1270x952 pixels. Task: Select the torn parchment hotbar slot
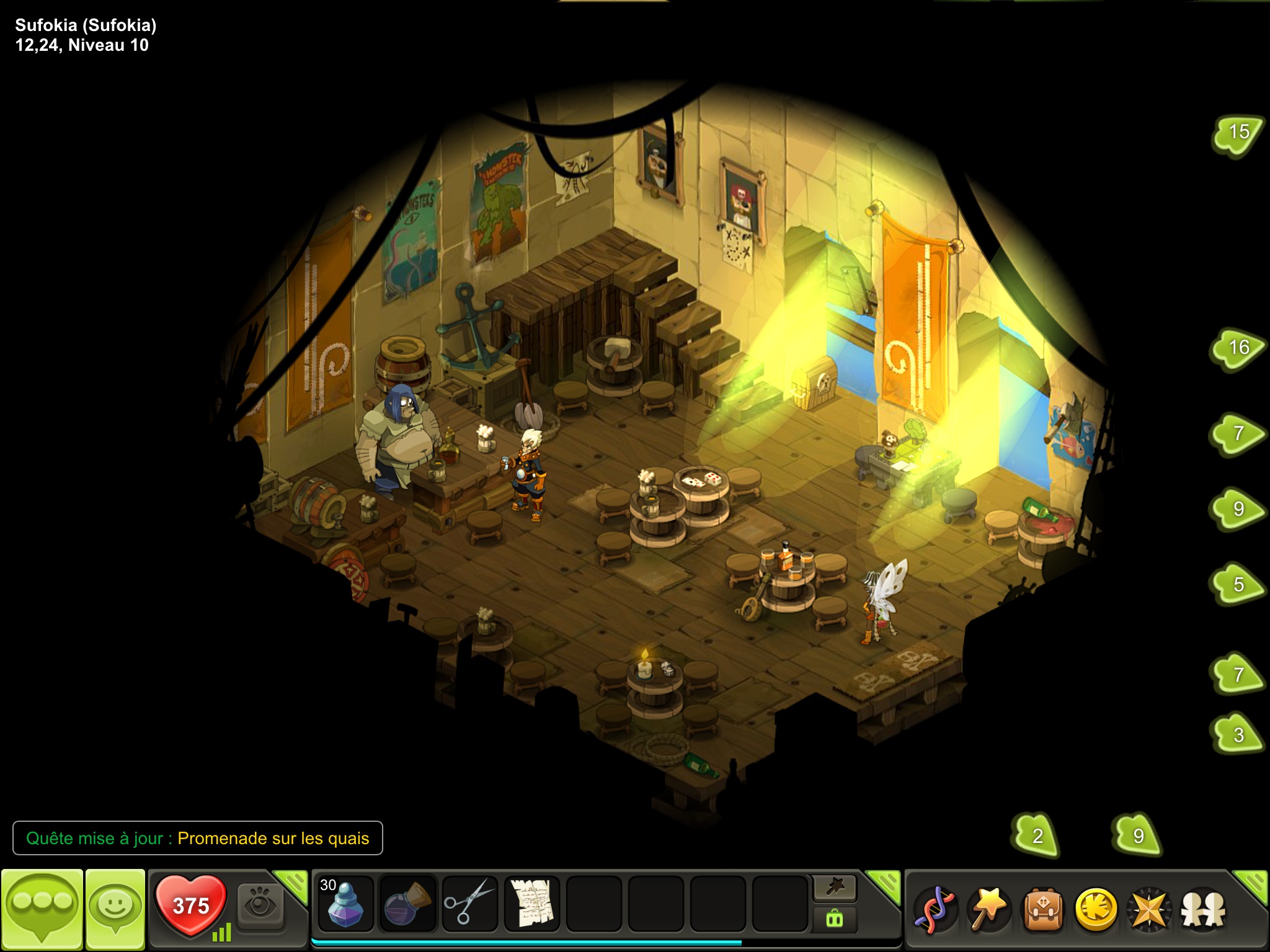[531, 904]
